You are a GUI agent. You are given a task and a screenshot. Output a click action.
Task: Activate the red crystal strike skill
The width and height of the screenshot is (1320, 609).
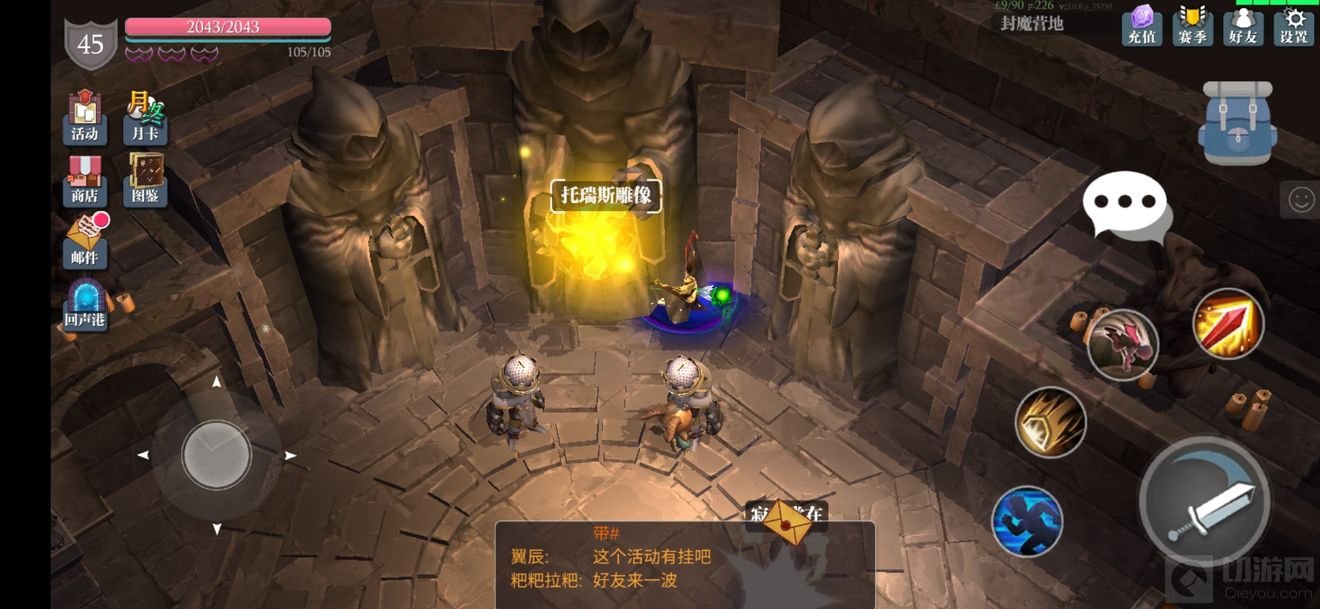1228,323
